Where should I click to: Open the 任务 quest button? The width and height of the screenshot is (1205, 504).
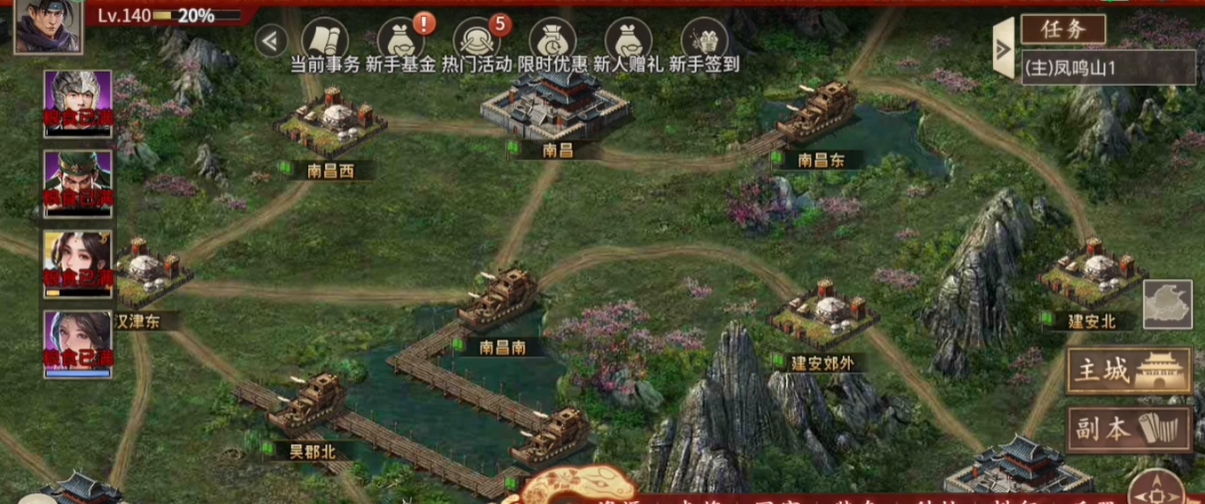click(x=1063, y=29)
